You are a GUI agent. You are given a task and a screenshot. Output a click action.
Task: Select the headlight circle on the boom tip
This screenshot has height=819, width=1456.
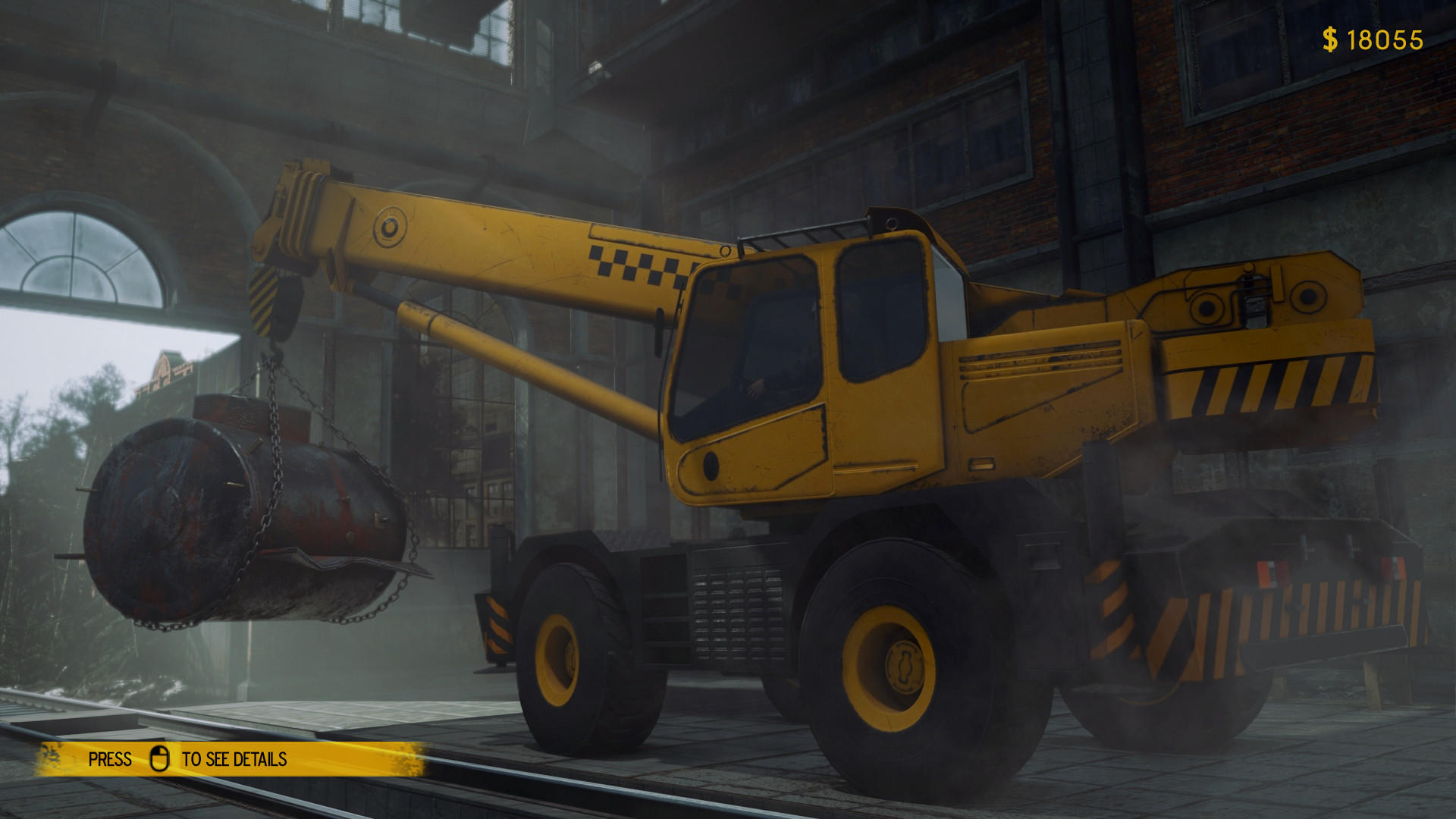click(x=389, y=227)
